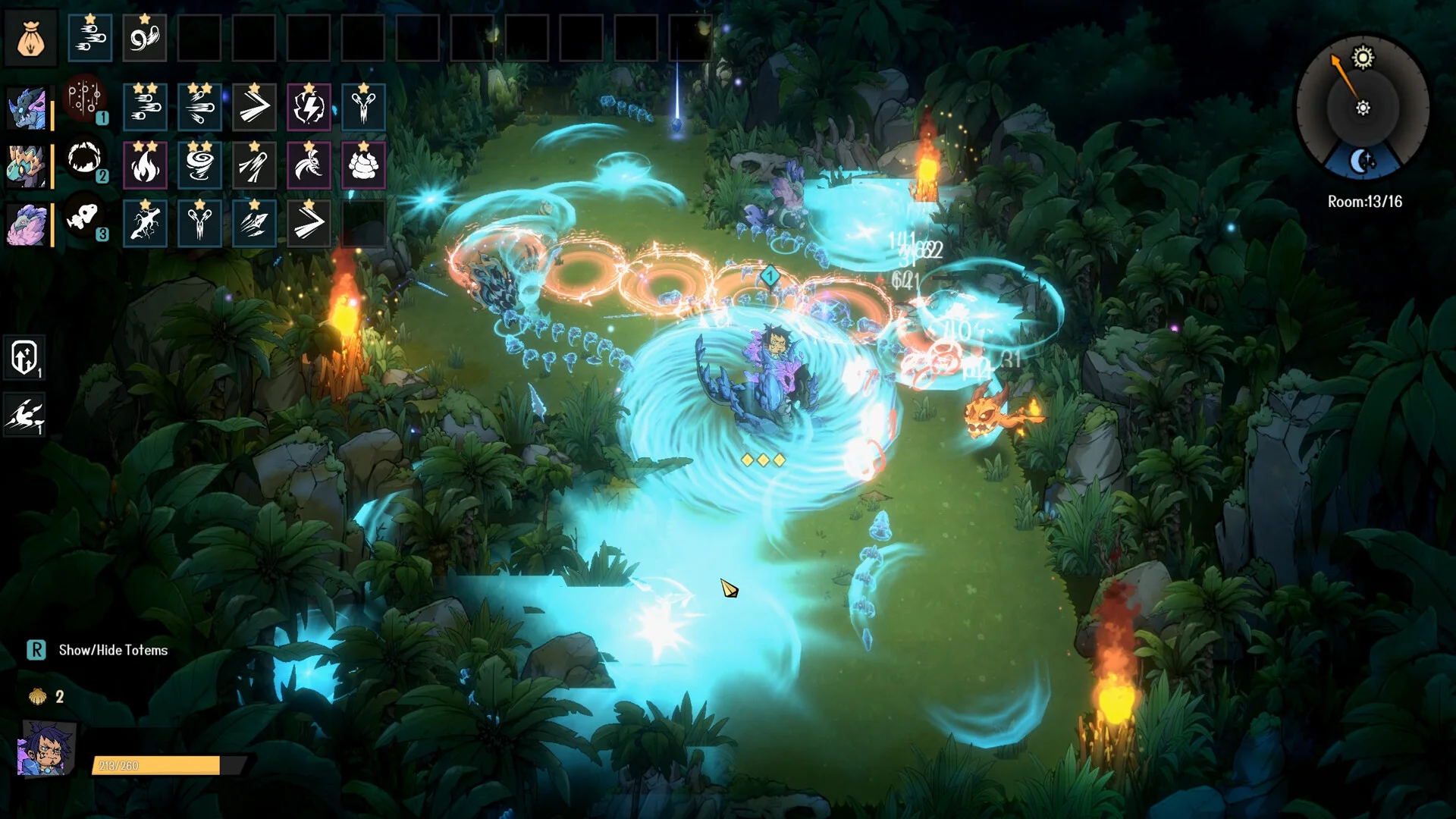The height and width of the screenshot is (819, 1456).
Task: Choose the pink furry pet portrait
Action: (27, 224)
